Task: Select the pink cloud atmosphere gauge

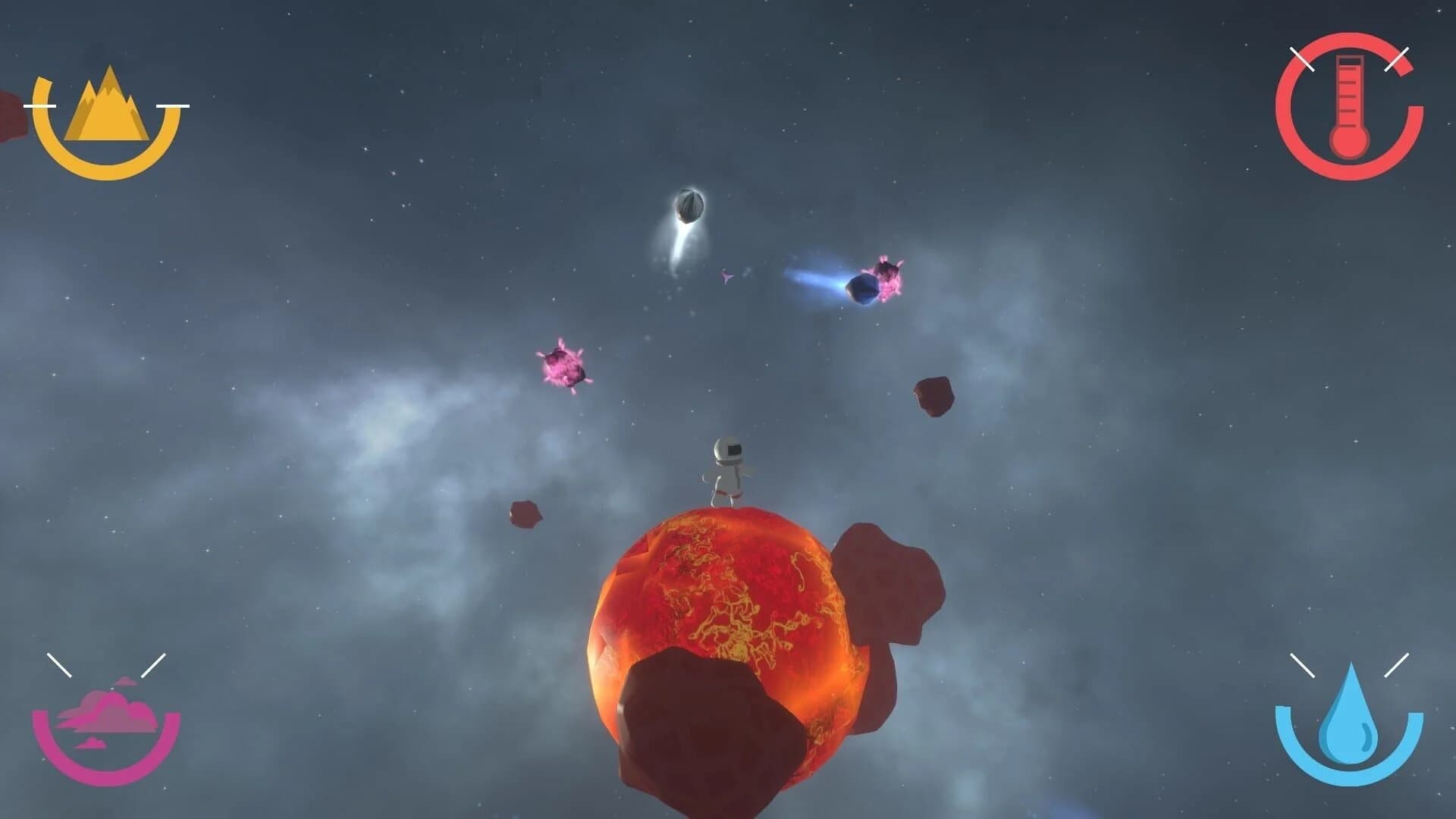Action: point(106,720)
